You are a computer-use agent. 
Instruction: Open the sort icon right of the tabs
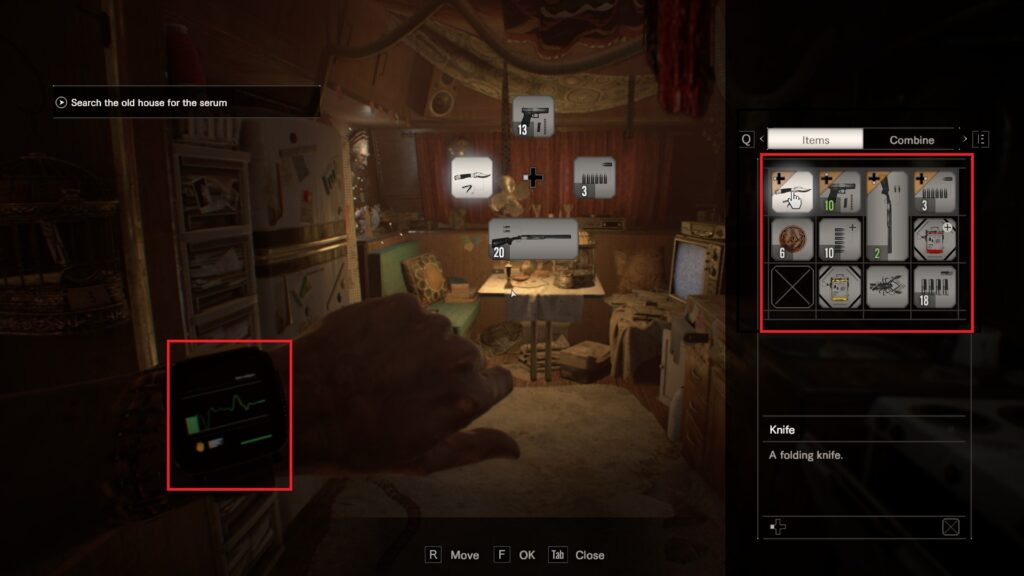point(981,140)
